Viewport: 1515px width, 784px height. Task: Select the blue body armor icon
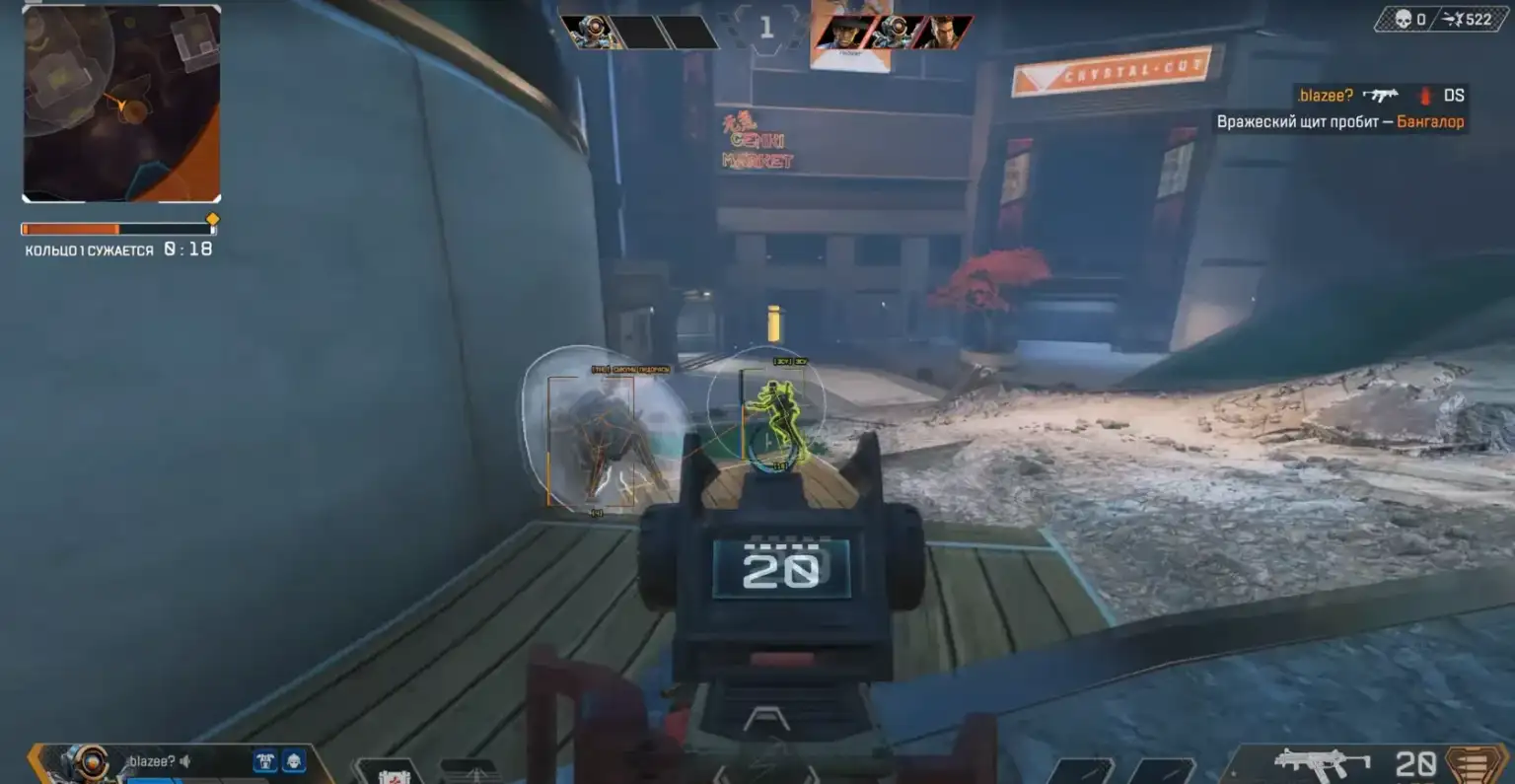265,761
